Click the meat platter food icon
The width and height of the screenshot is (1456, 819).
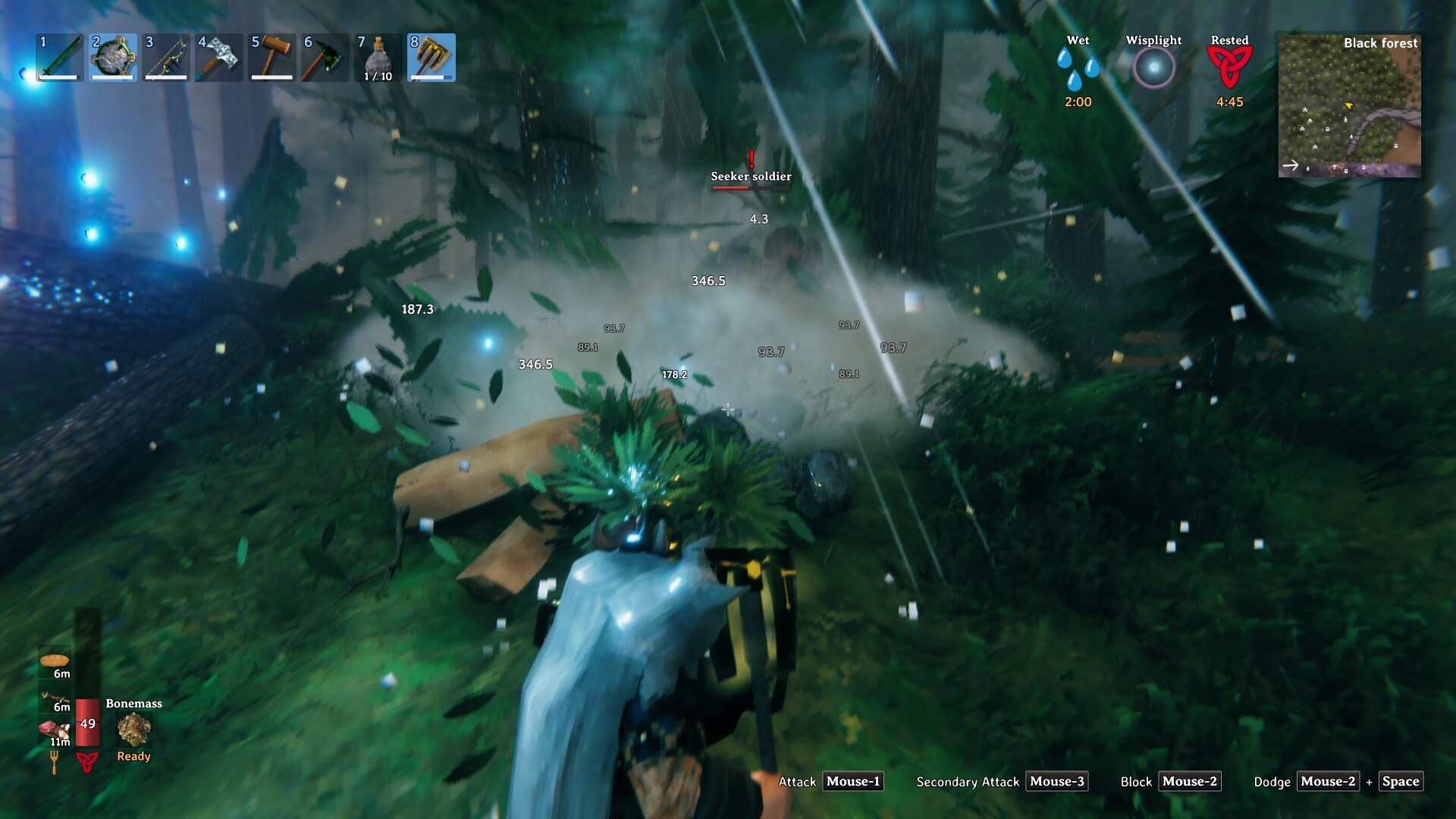click(55, 730)
